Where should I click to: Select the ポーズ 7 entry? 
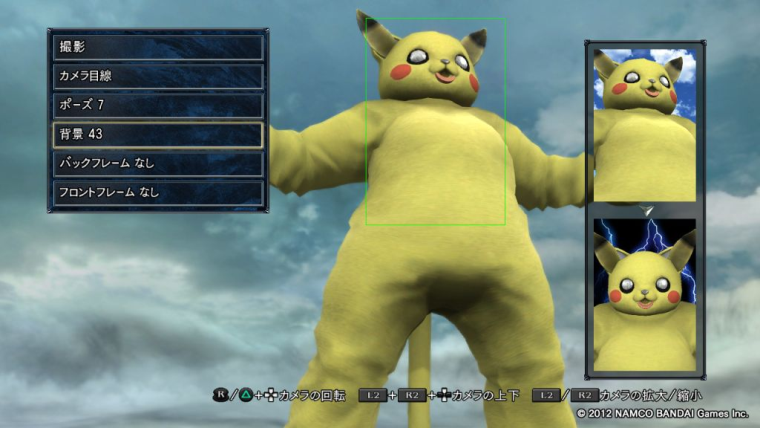[x=158, y=105]
